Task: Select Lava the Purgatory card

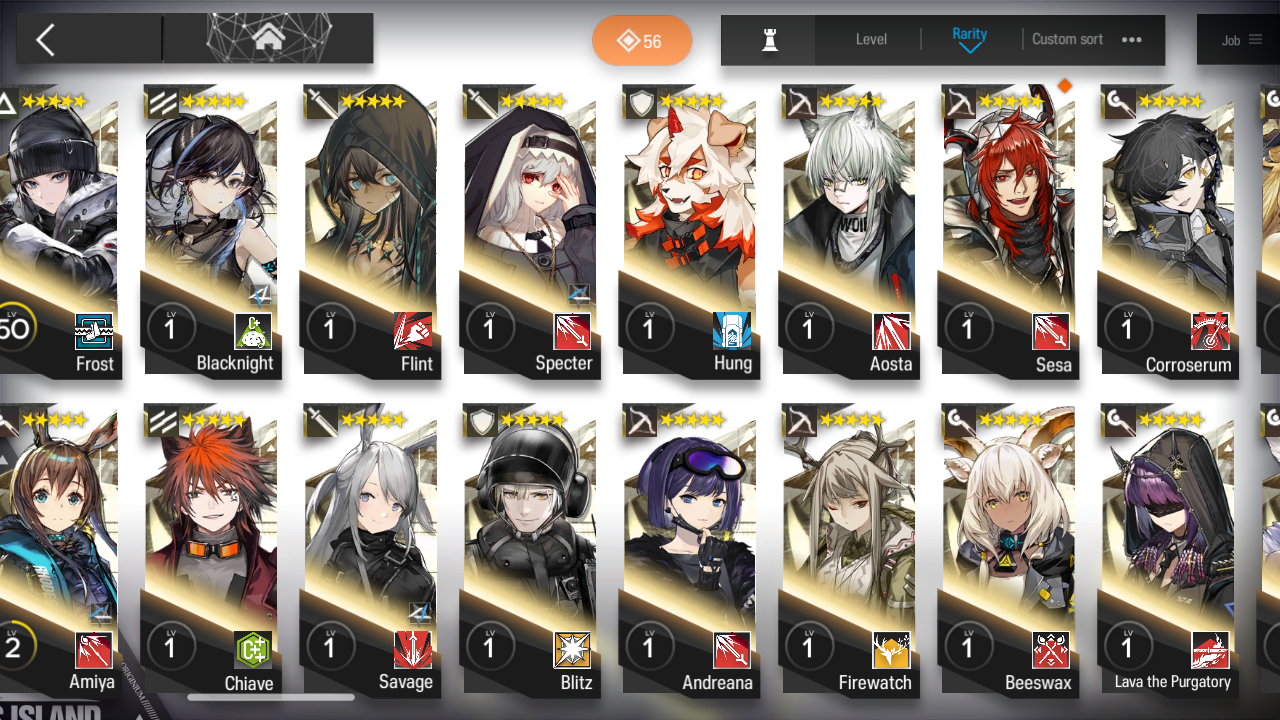Action: click(x=1167, y=550)
